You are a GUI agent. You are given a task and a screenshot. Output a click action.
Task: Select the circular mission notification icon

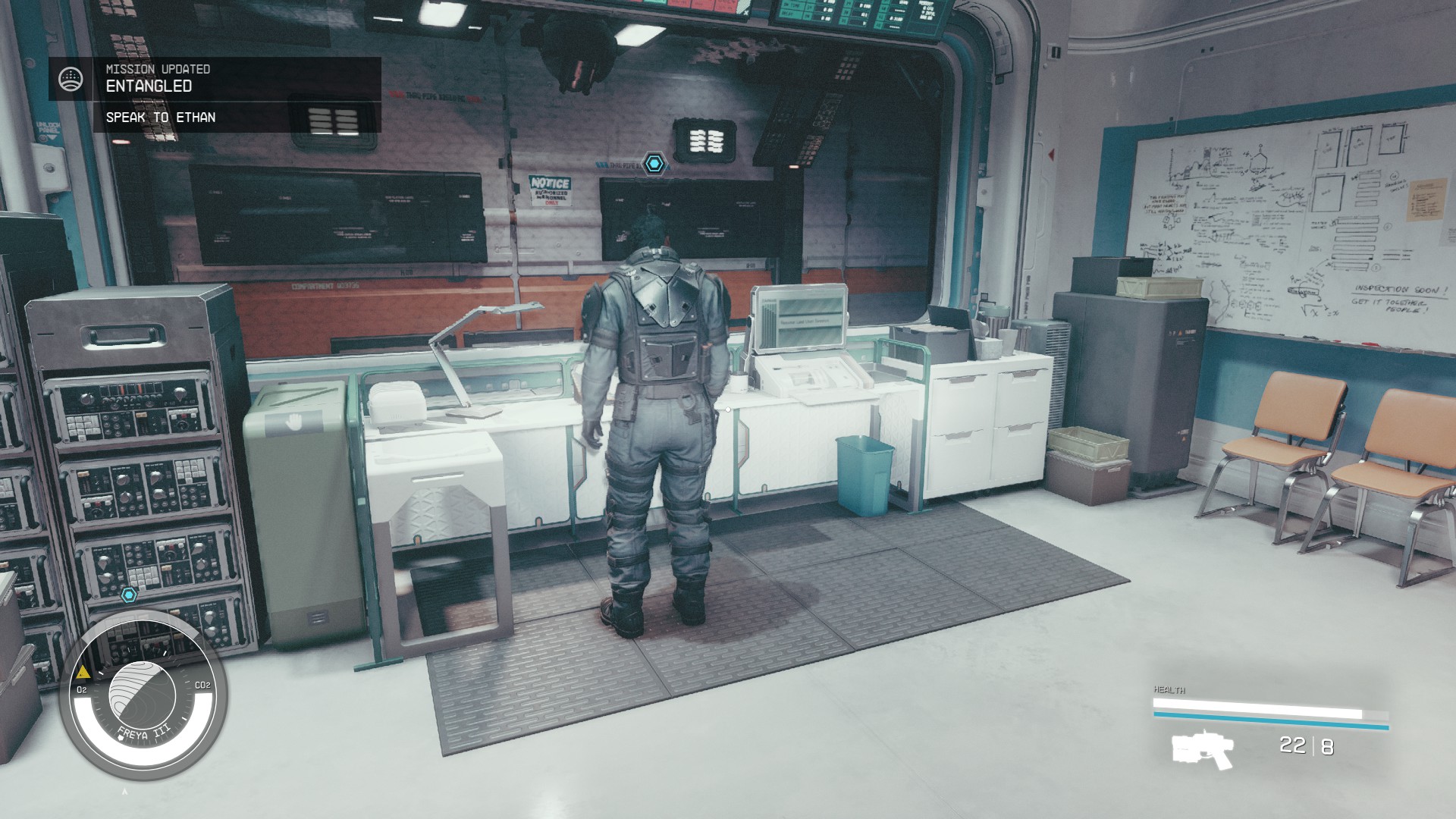(71, 77)
